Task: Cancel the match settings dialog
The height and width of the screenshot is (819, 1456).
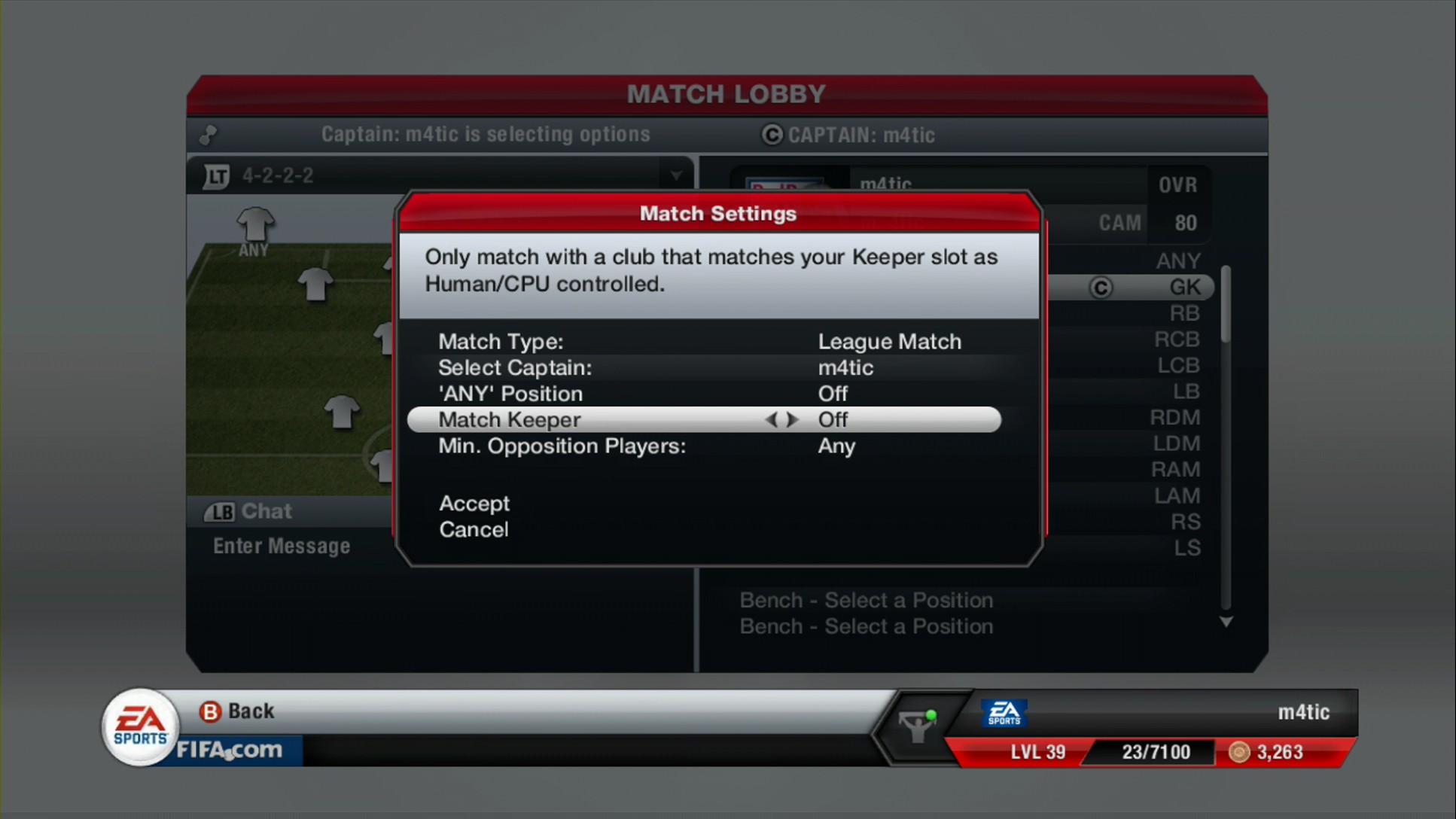Action: (474, 530)
